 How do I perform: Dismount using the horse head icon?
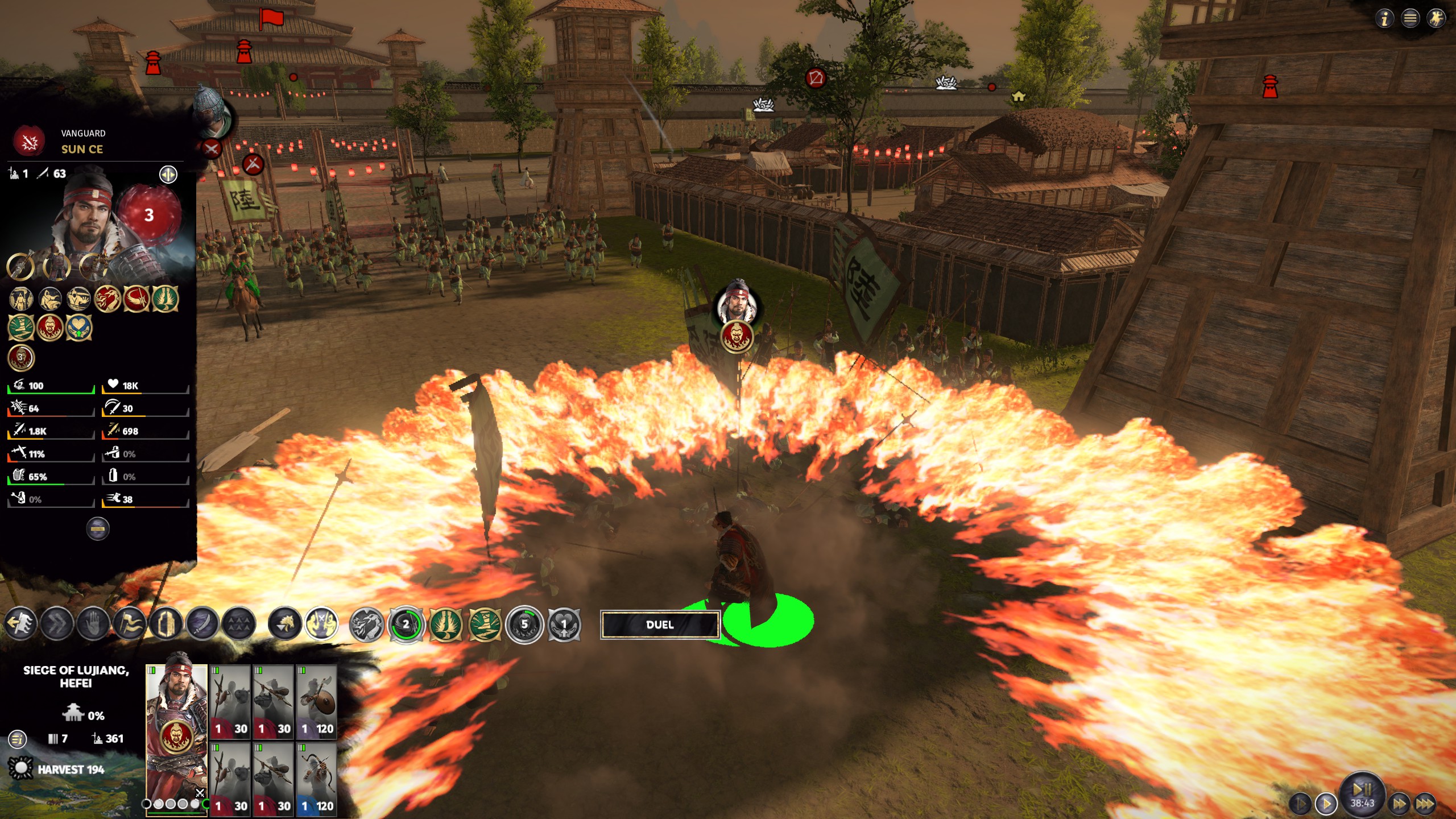coord(284,624)
